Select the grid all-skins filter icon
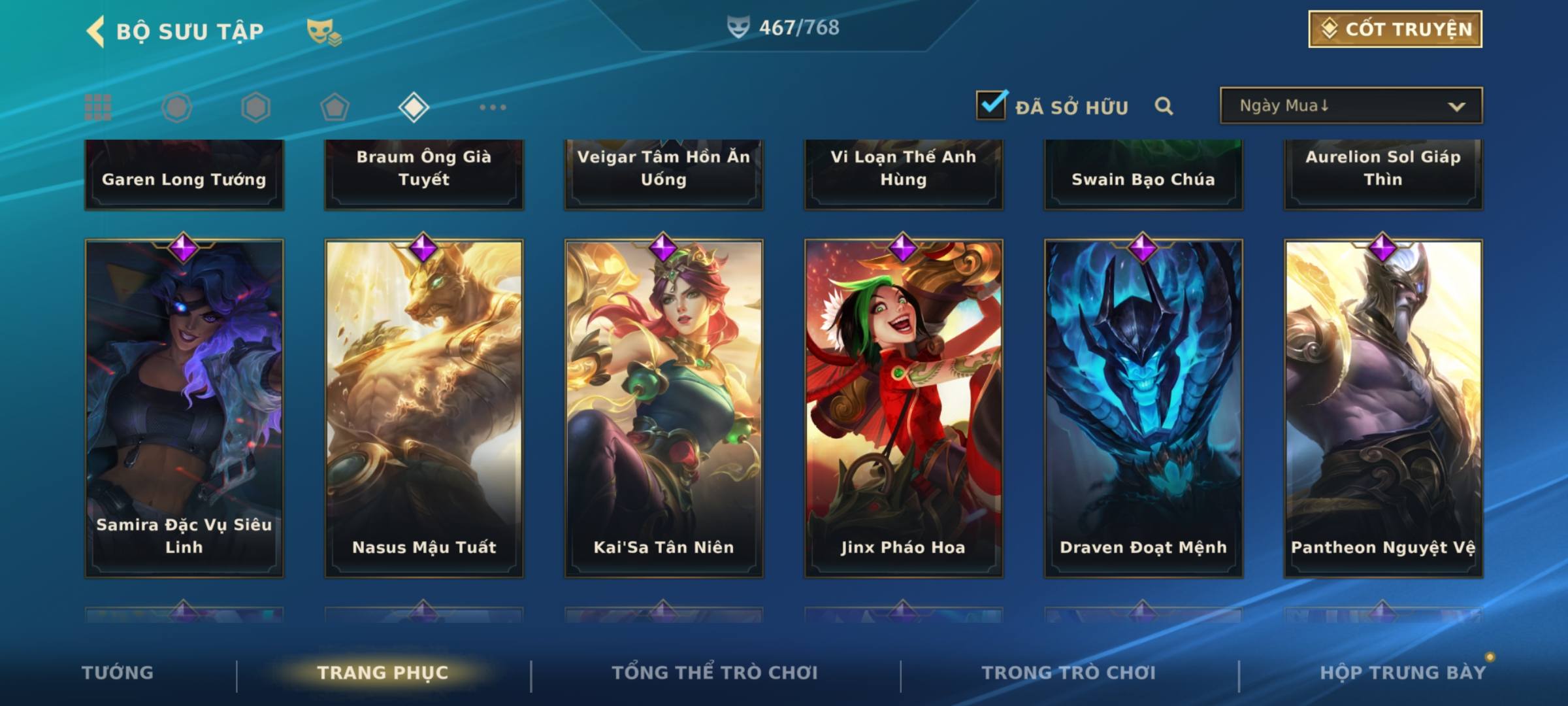The width and height of the screenshot is (1568, 706). 98,107
